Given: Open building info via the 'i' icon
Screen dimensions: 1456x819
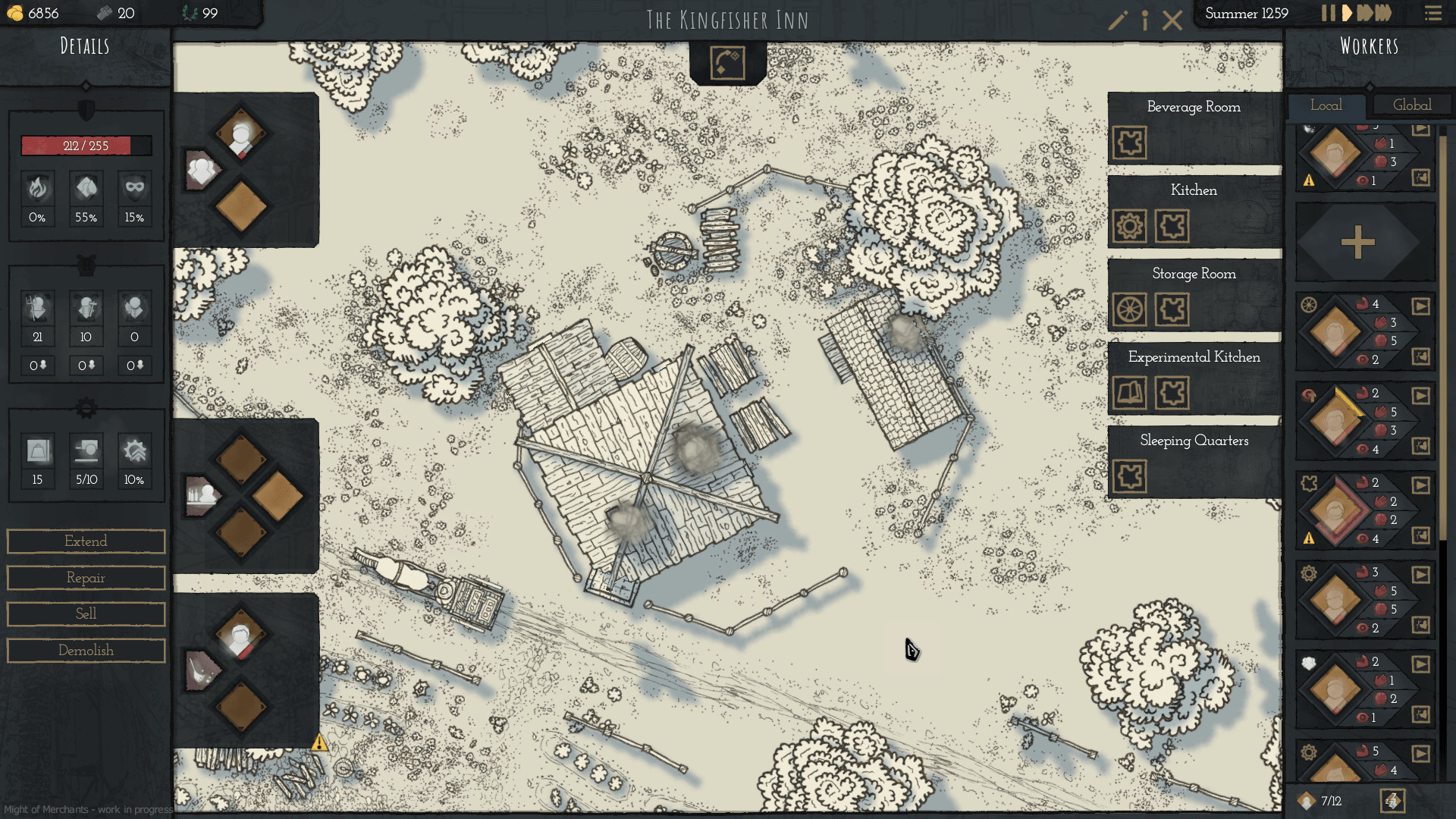Looking at the screenshot, I should [1144, 20].
